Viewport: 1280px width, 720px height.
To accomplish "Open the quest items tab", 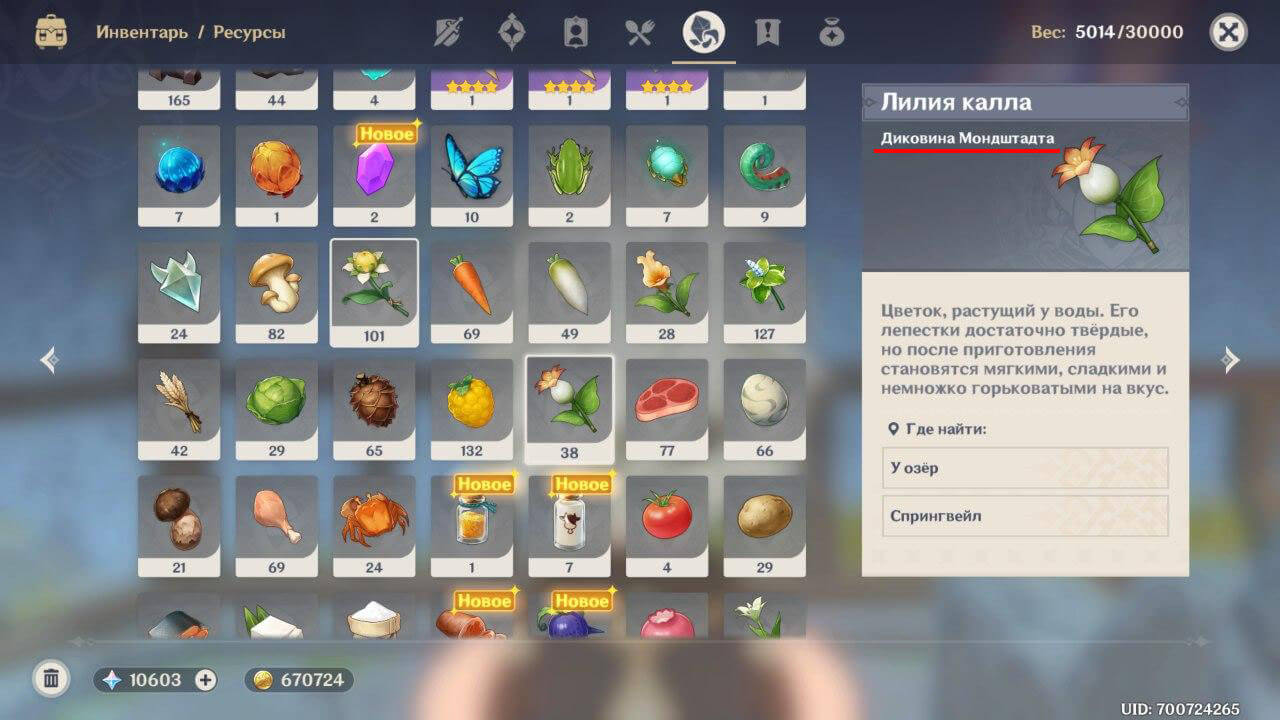I will point(767,33).
